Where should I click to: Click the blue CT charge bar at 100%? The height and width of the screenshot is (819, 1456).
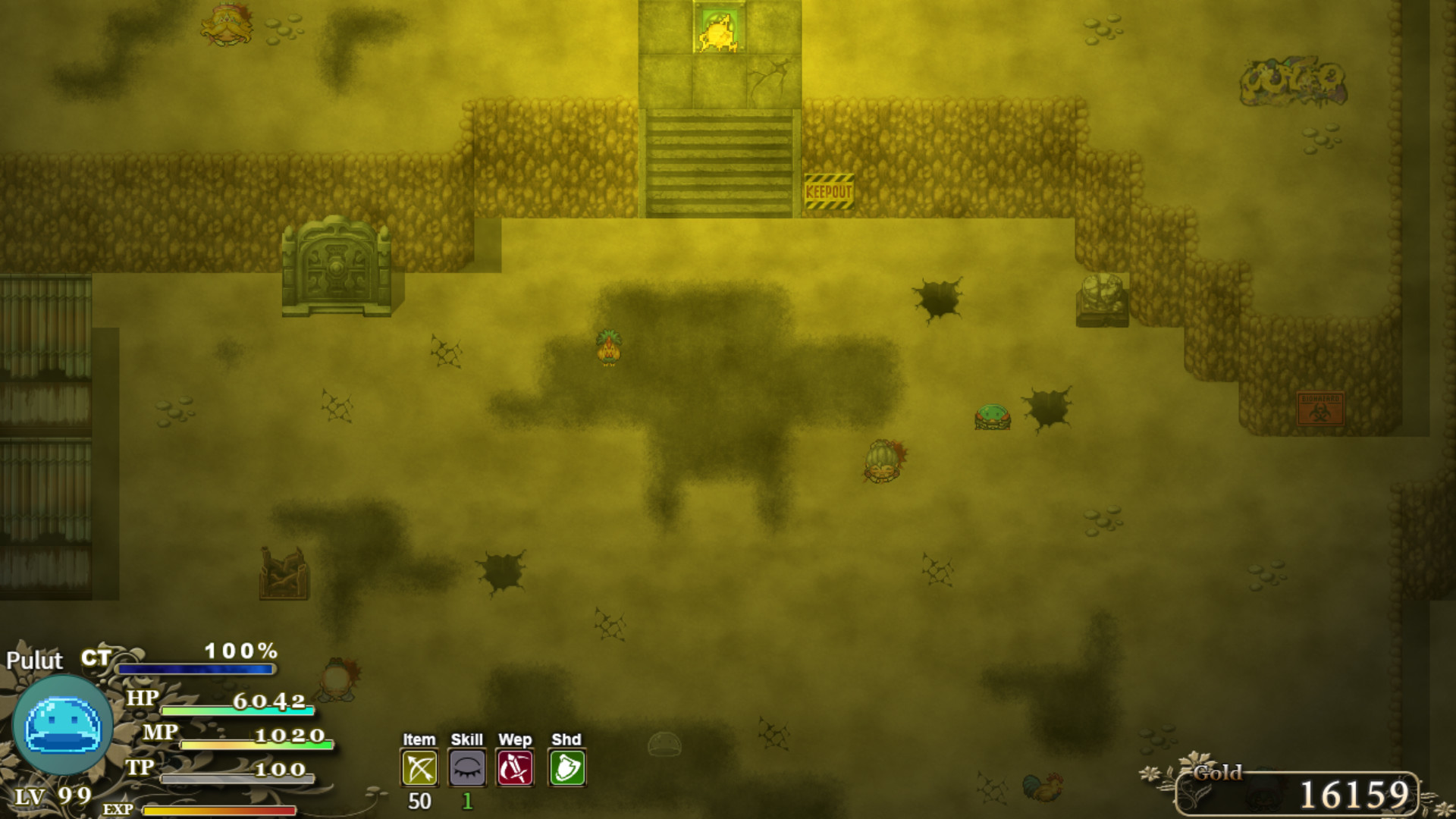[x=196, y=670]
